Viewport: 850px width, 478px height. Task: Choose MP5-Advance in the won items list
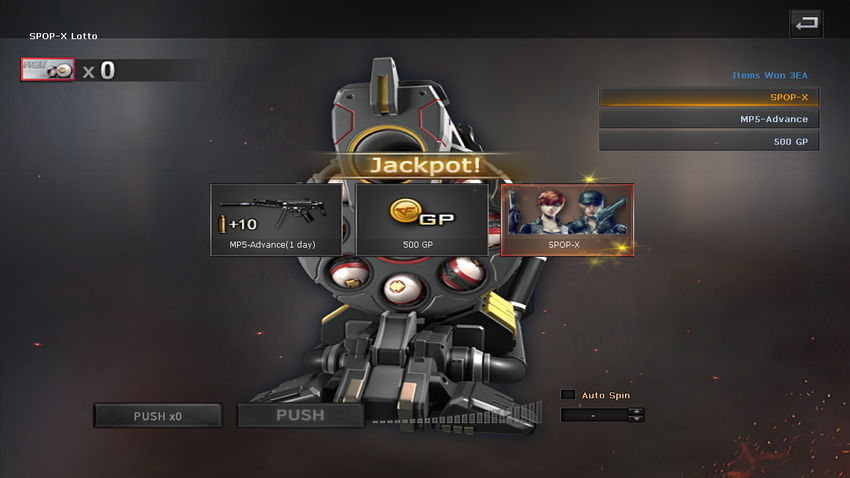tap(709, 119)
